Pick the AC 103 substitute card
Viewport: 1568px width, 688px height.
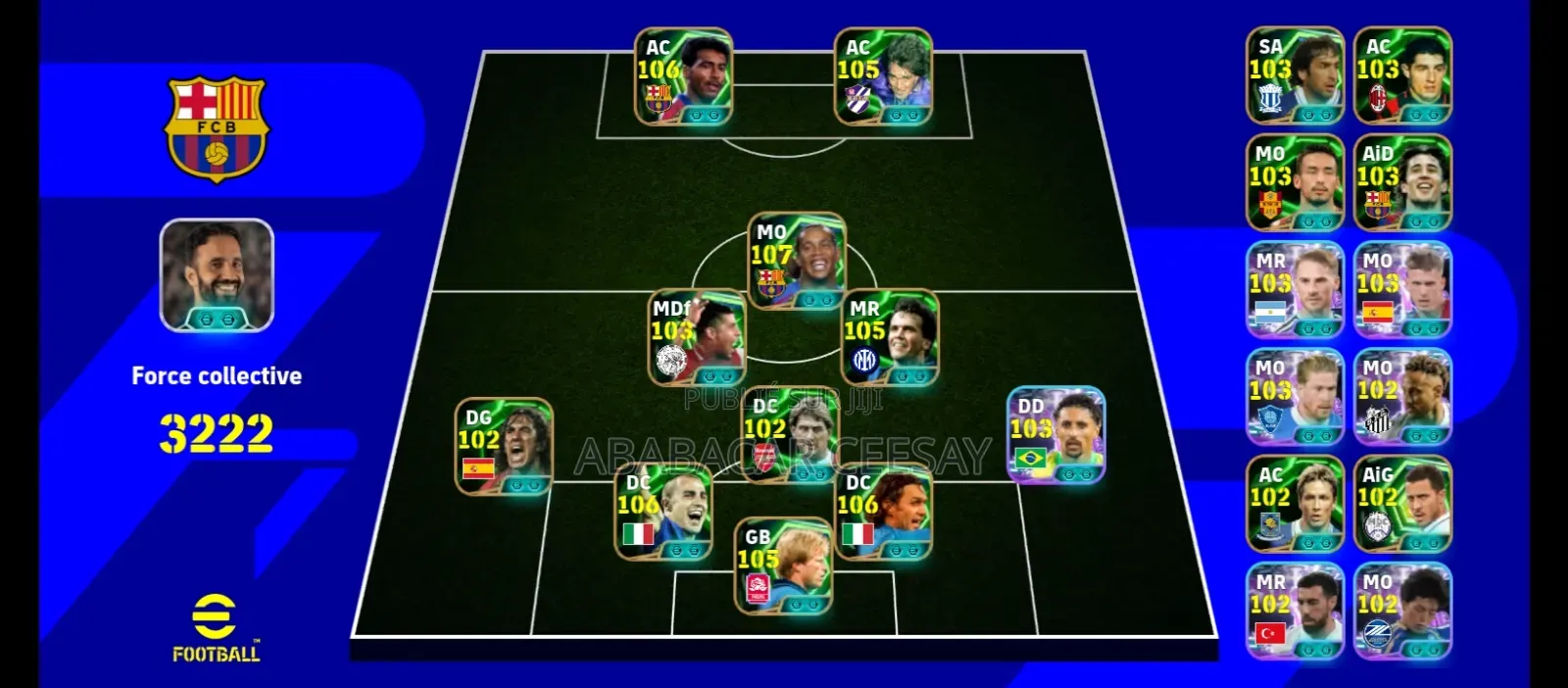[x=1402, y=75]
